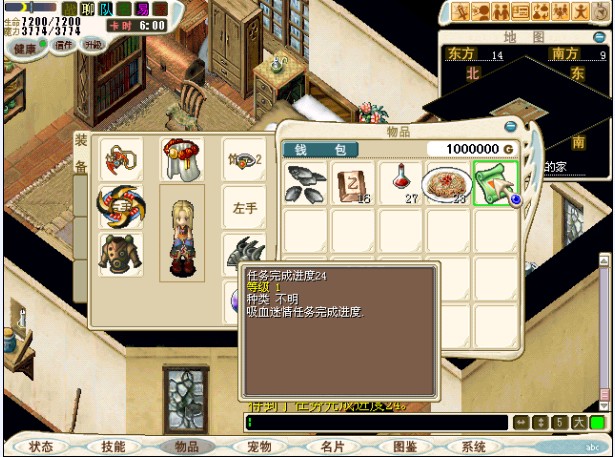Screen dimensions: 615x457
Task: Open the 状态 status menu
Action: pyautogui.click(x=41, y=446)
